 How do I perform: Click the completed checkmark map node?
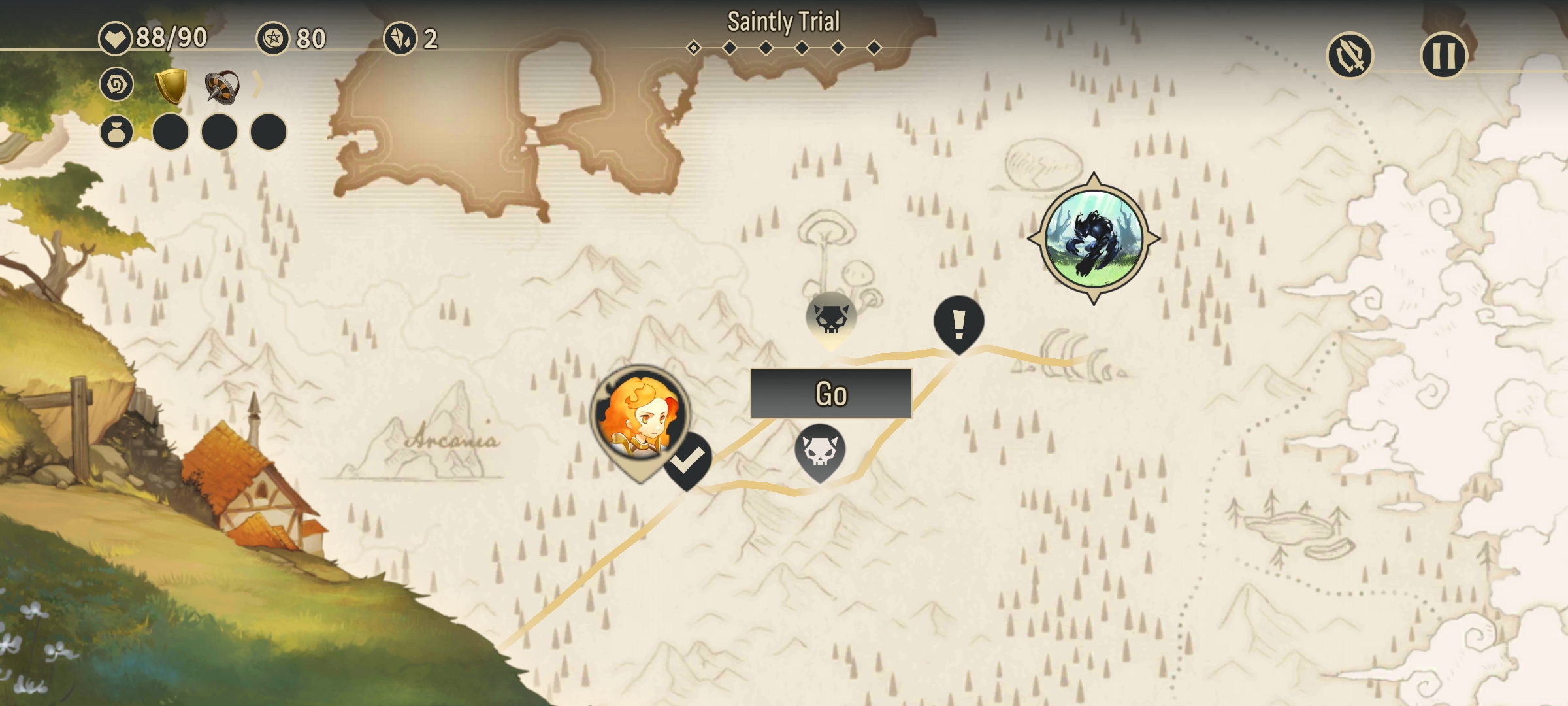pyautogui.click(x=688, y=461)
